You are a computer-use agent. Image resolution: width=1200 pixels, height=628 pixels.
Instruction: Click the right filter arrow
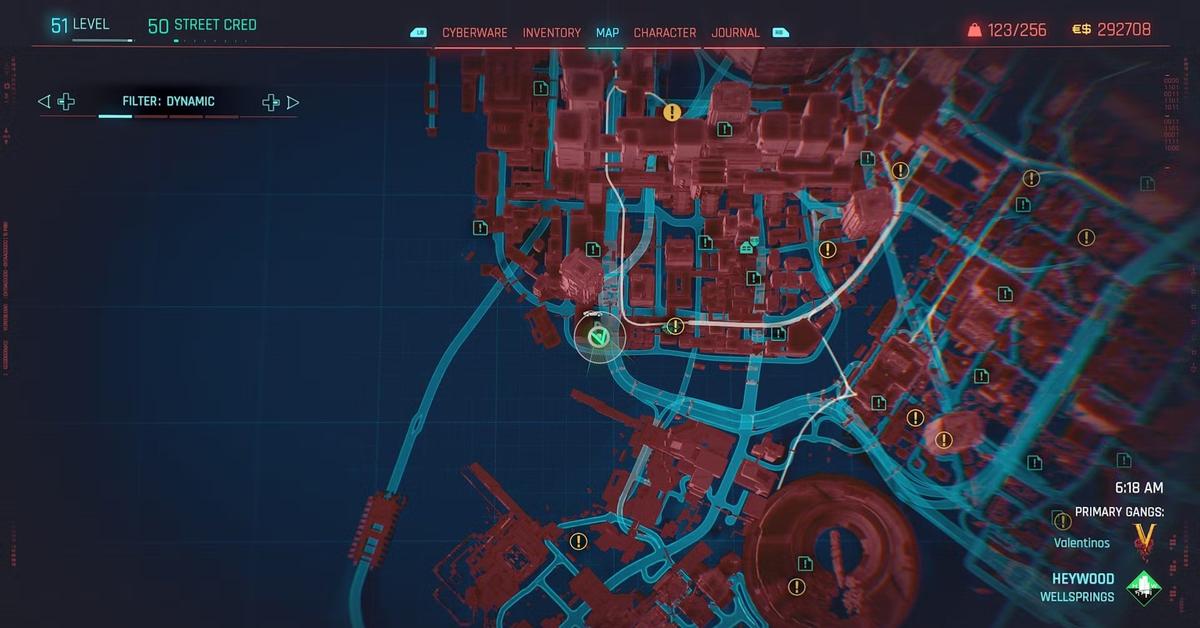pyautogui.click(x=293, y=102)
